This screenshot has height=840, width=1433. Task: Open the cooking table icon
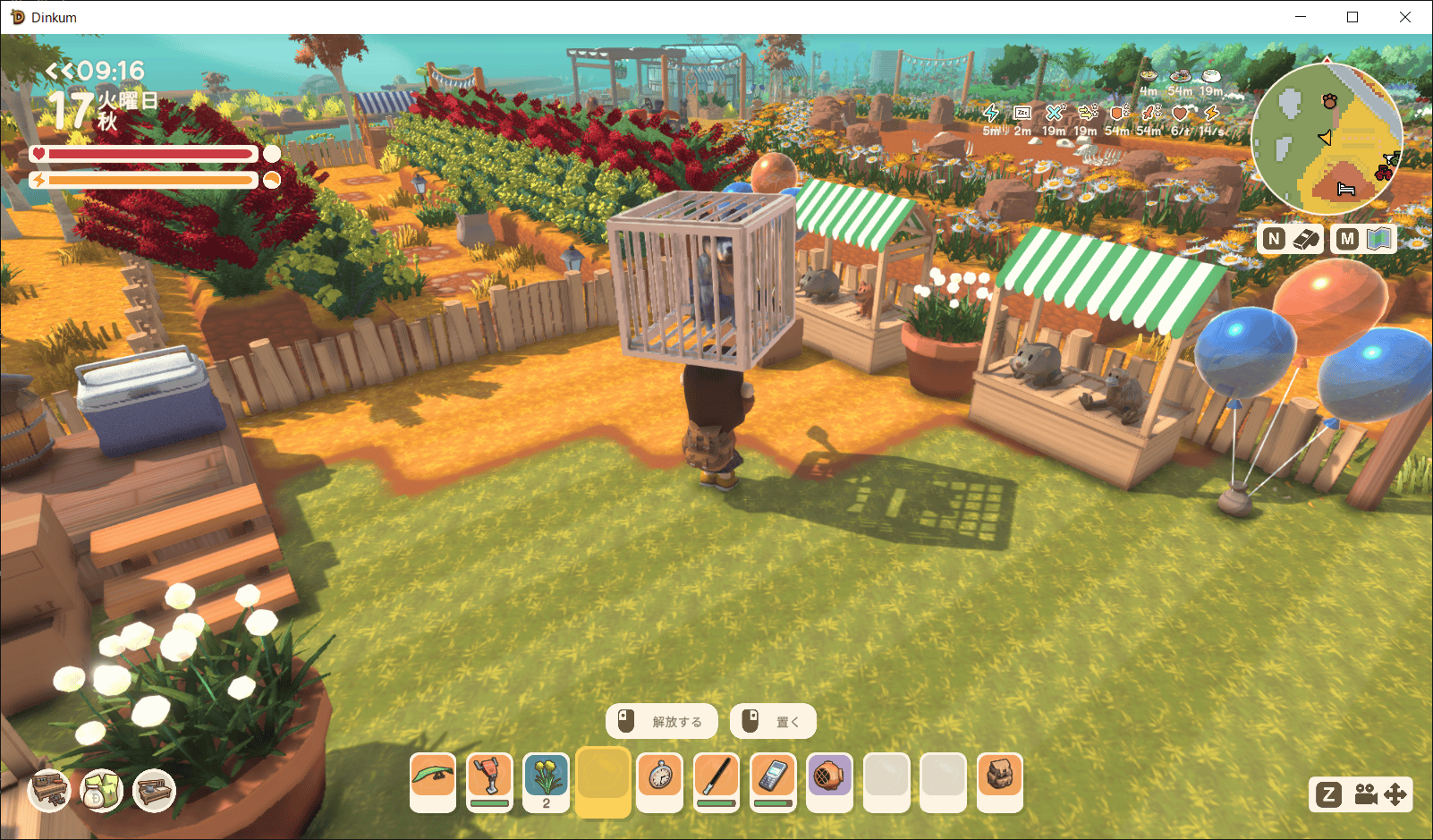[x=154, y=791]
